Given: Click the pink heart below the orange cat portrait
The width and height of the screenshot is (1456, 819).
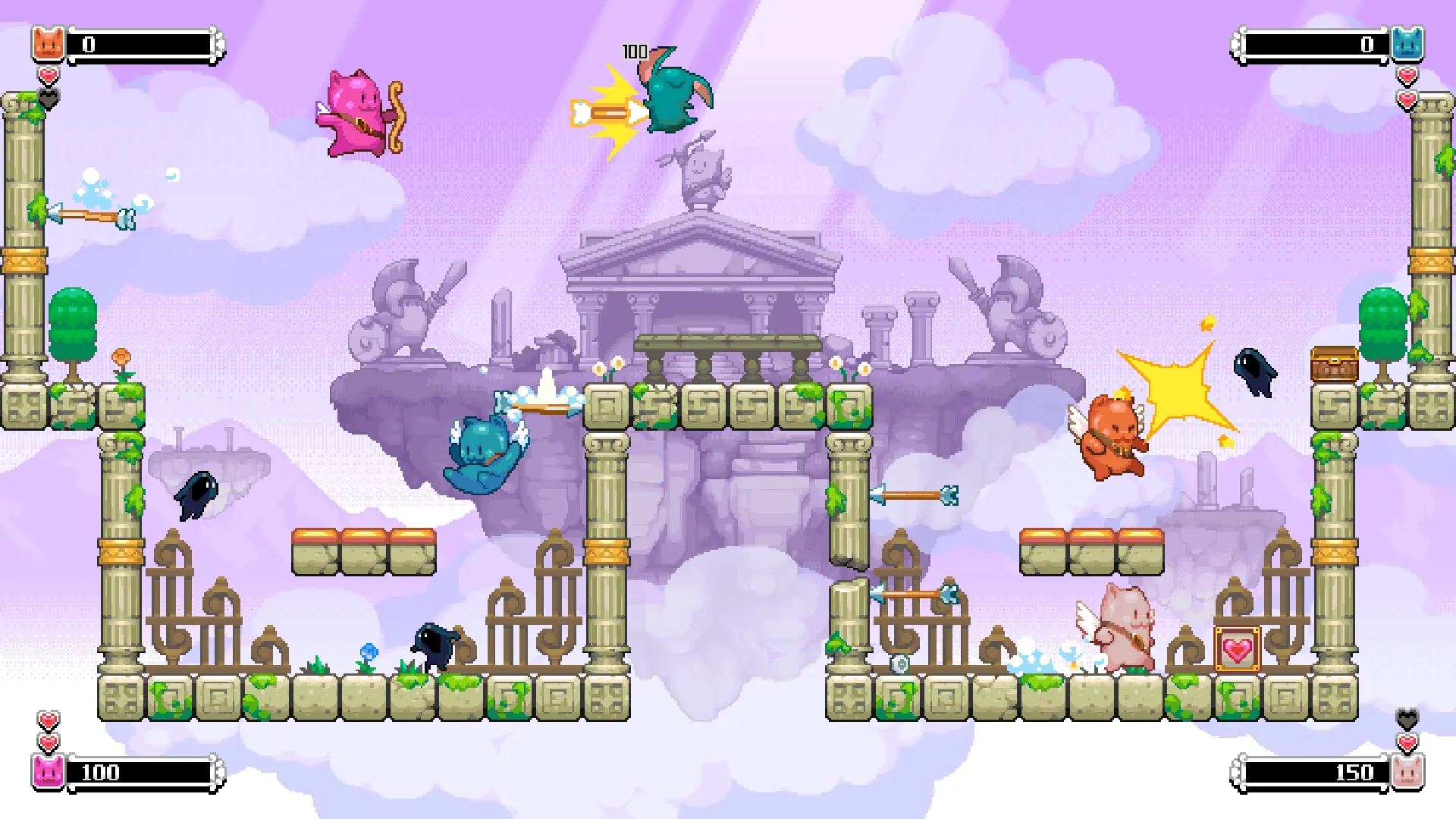Looking at the screenshot, I should coord(48,76).
